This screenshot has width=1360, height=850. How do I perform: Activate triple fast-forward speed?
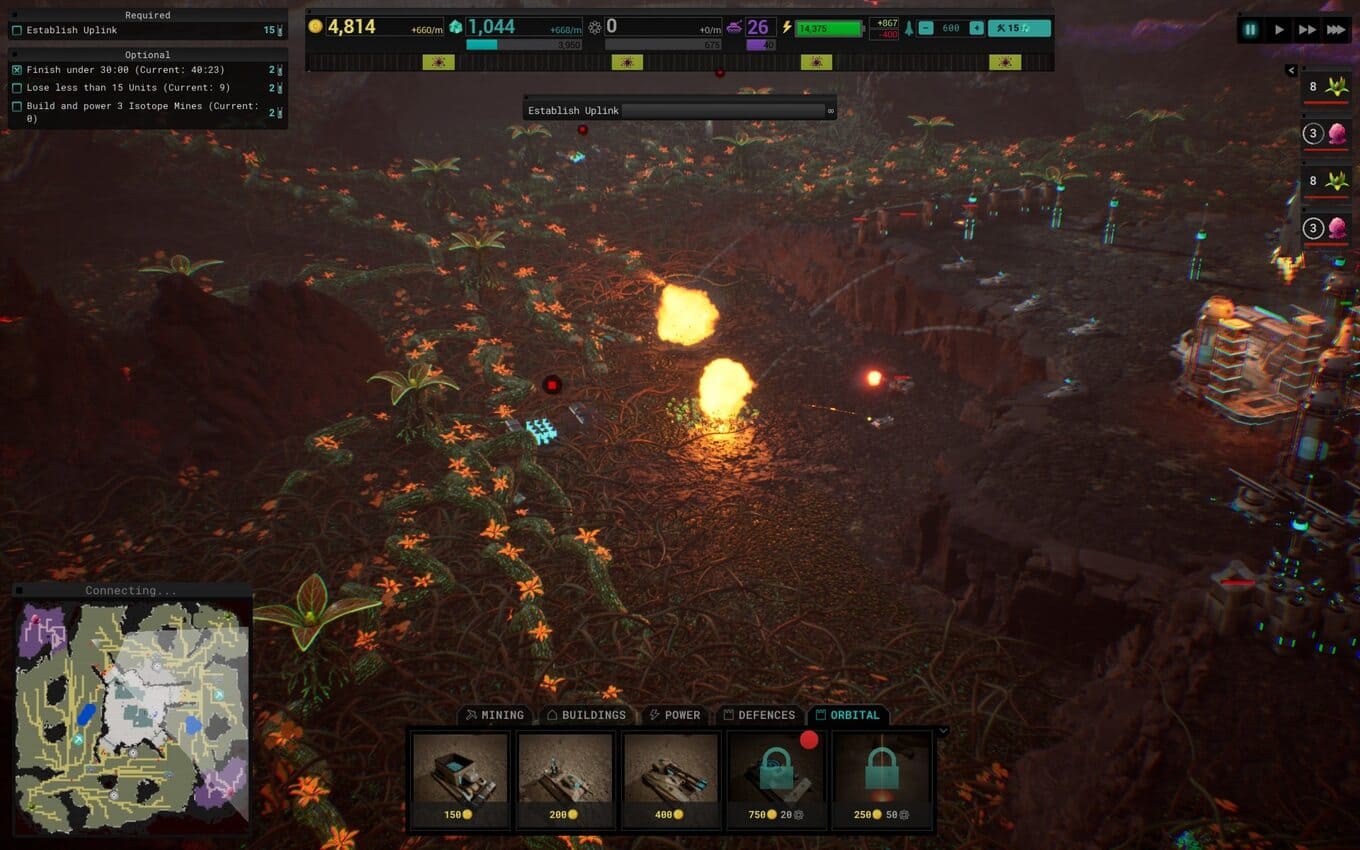1335,30
